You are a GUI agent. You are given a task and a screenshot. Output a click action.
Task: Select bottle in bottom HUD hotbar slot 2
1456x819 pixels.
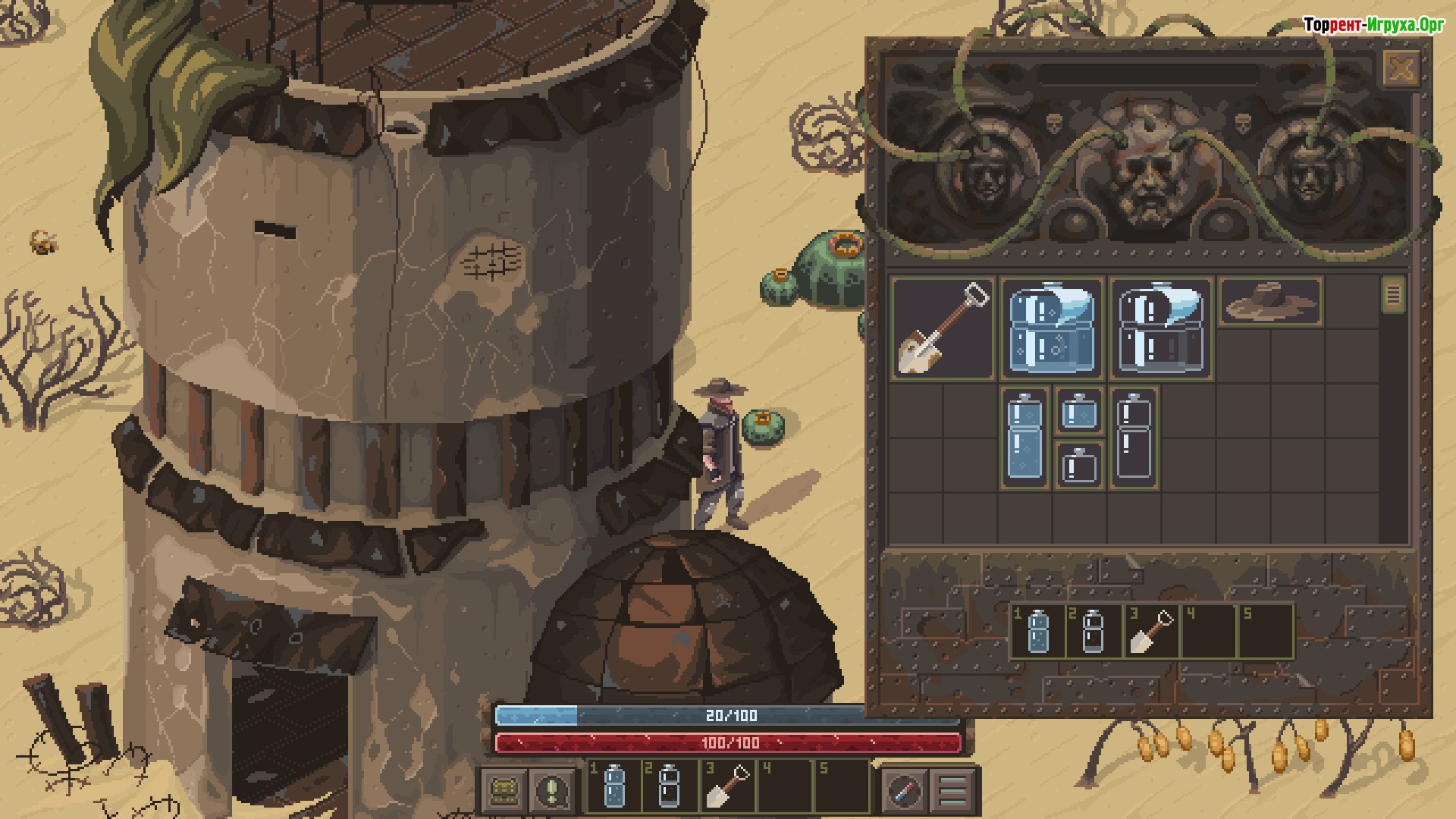tap(669, 785)
